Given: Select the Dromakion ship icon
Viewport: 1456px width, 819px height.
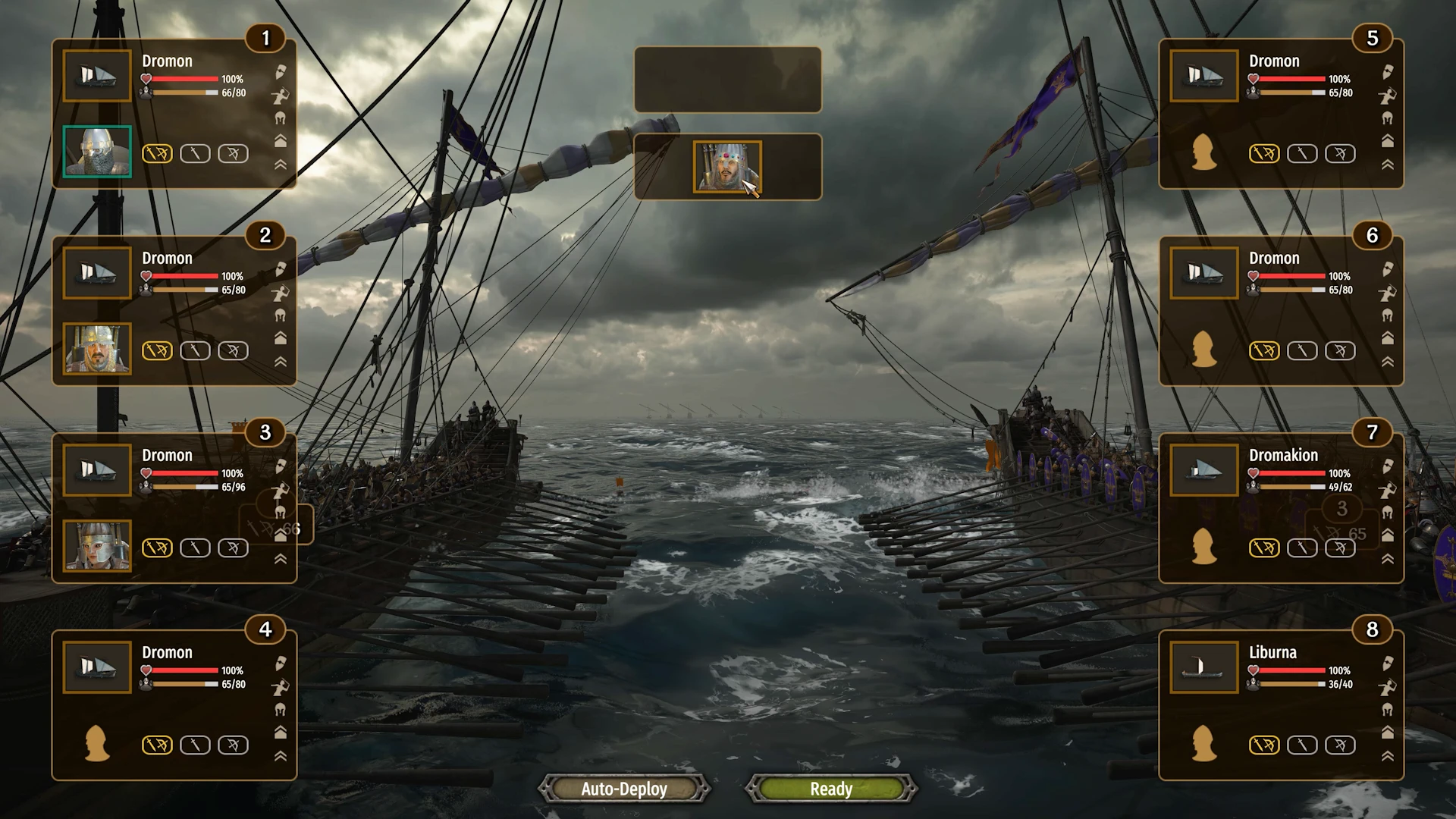Looking at the screenshot, I should click(1203, 470).
